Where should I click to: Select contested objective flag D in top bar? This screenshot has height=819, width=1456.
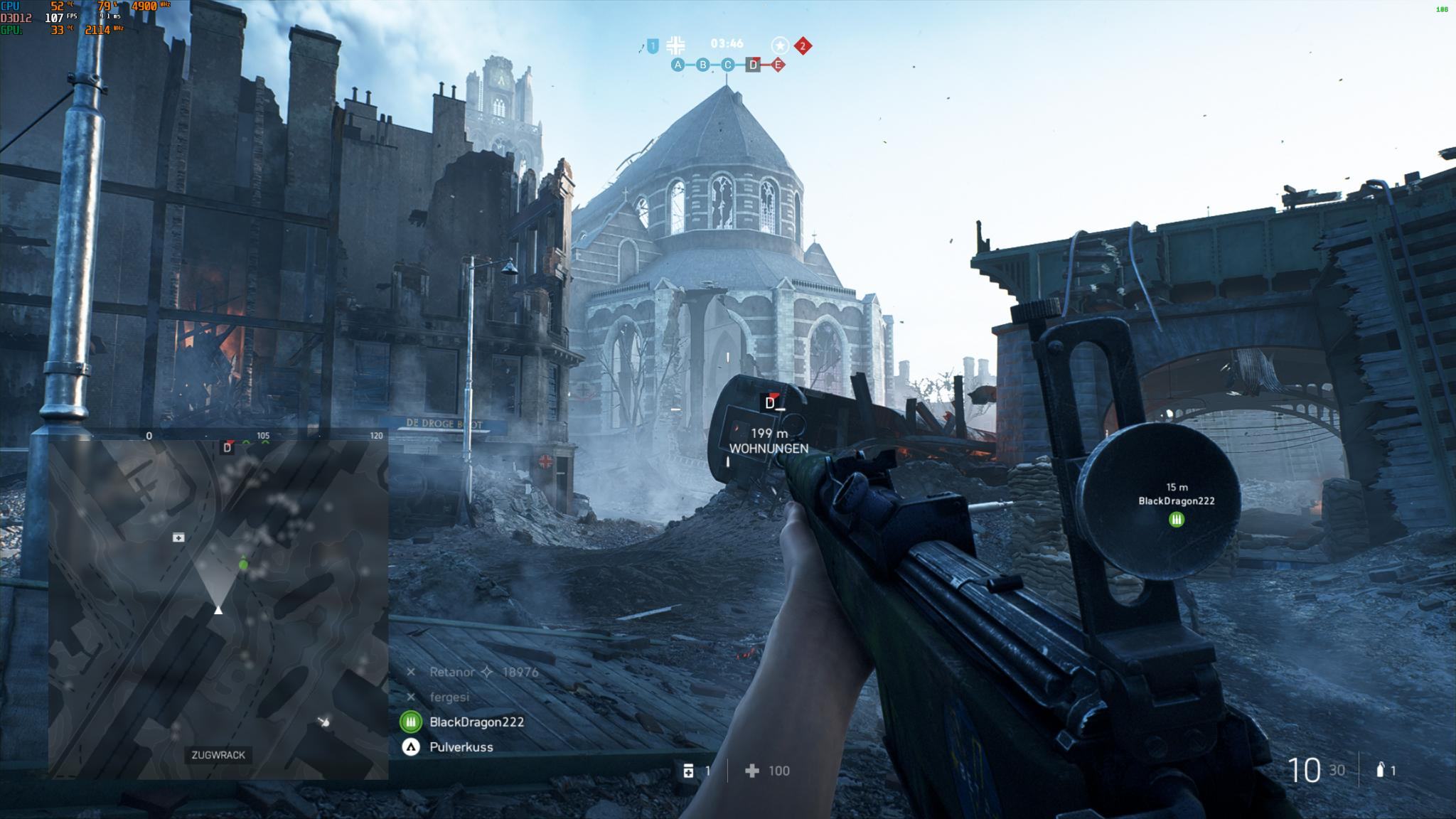pos(753,65)
